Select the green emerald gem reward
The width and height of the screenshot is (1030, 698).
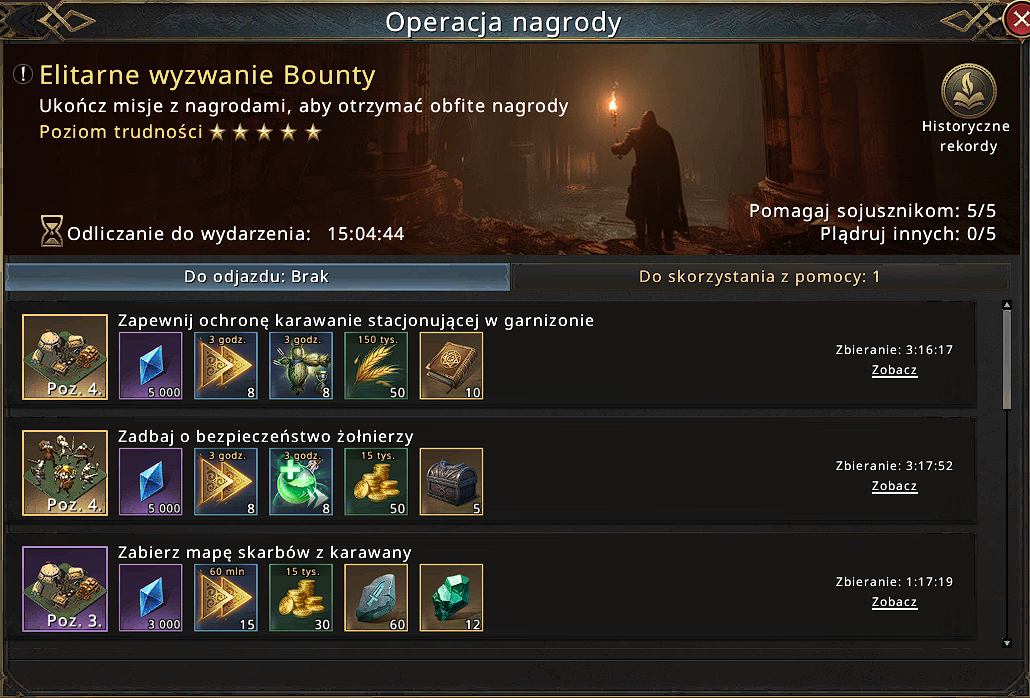pyautogui.click(x=451, y=598)
